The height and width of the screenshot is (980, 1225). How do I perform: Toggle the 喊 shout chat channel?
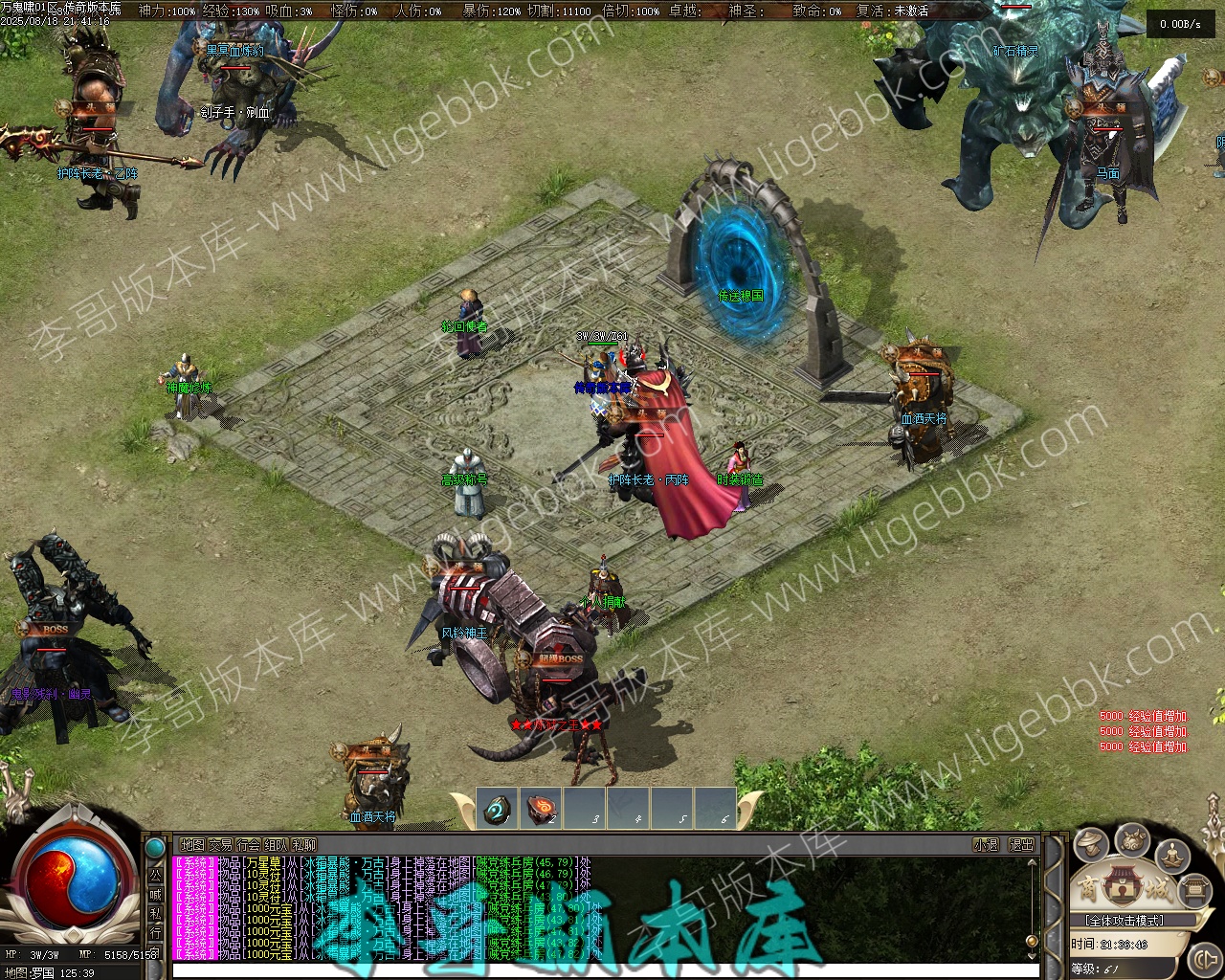155,894
